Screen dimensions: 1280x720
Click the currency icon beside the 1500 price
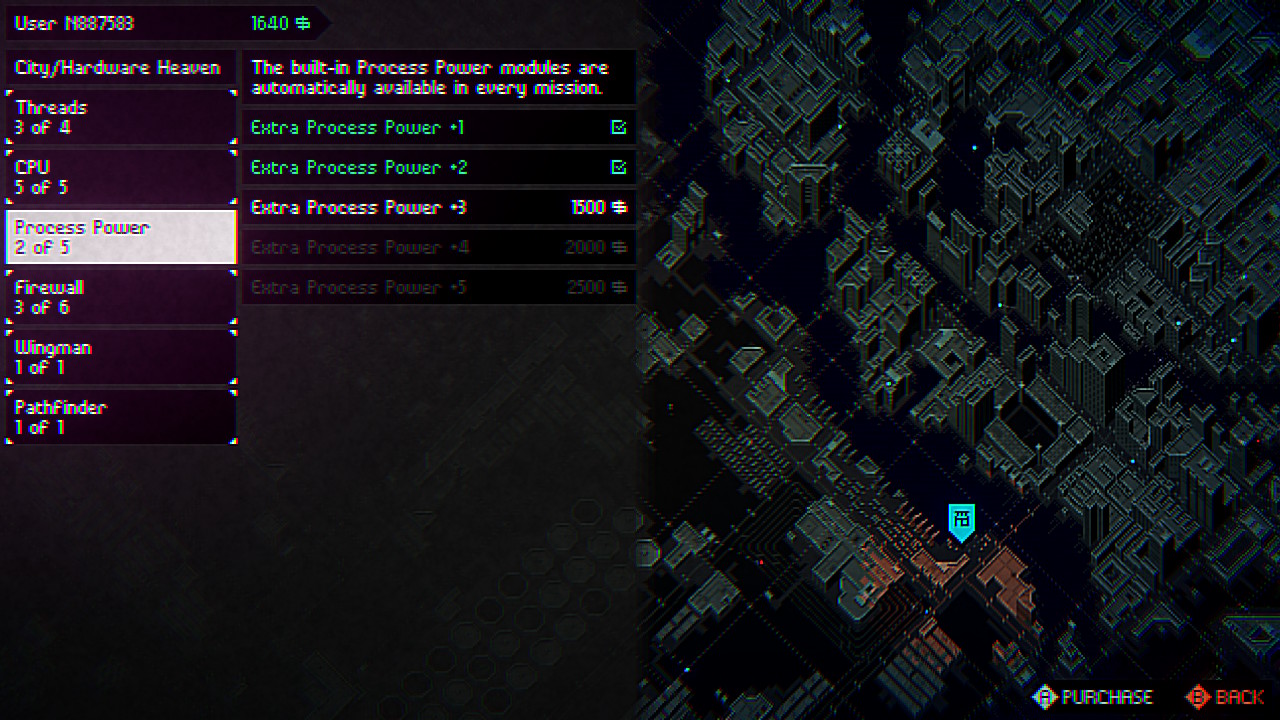pos(620,207)
